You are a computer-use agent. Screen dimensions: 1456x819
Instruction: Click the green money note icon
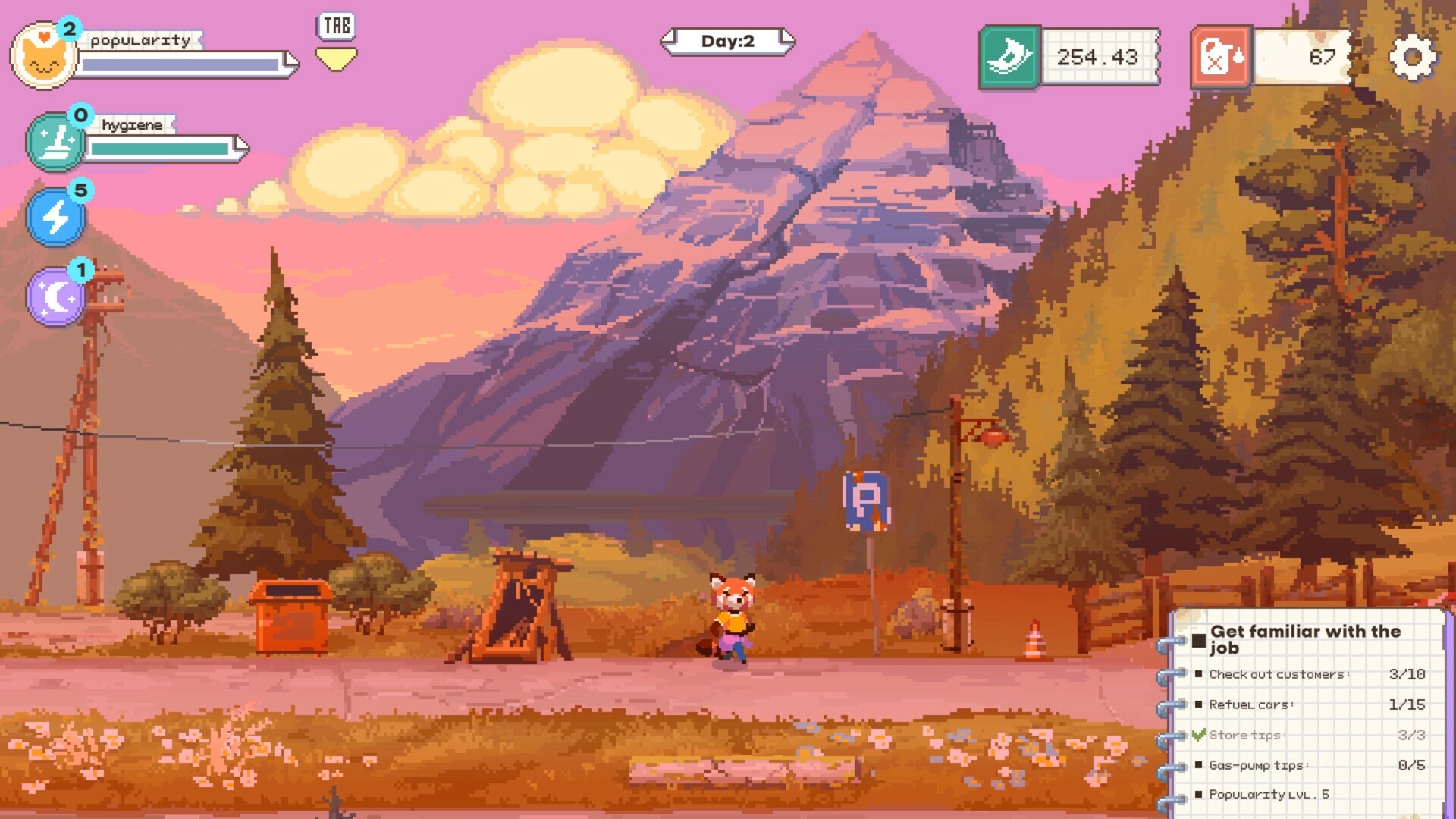1011,56
